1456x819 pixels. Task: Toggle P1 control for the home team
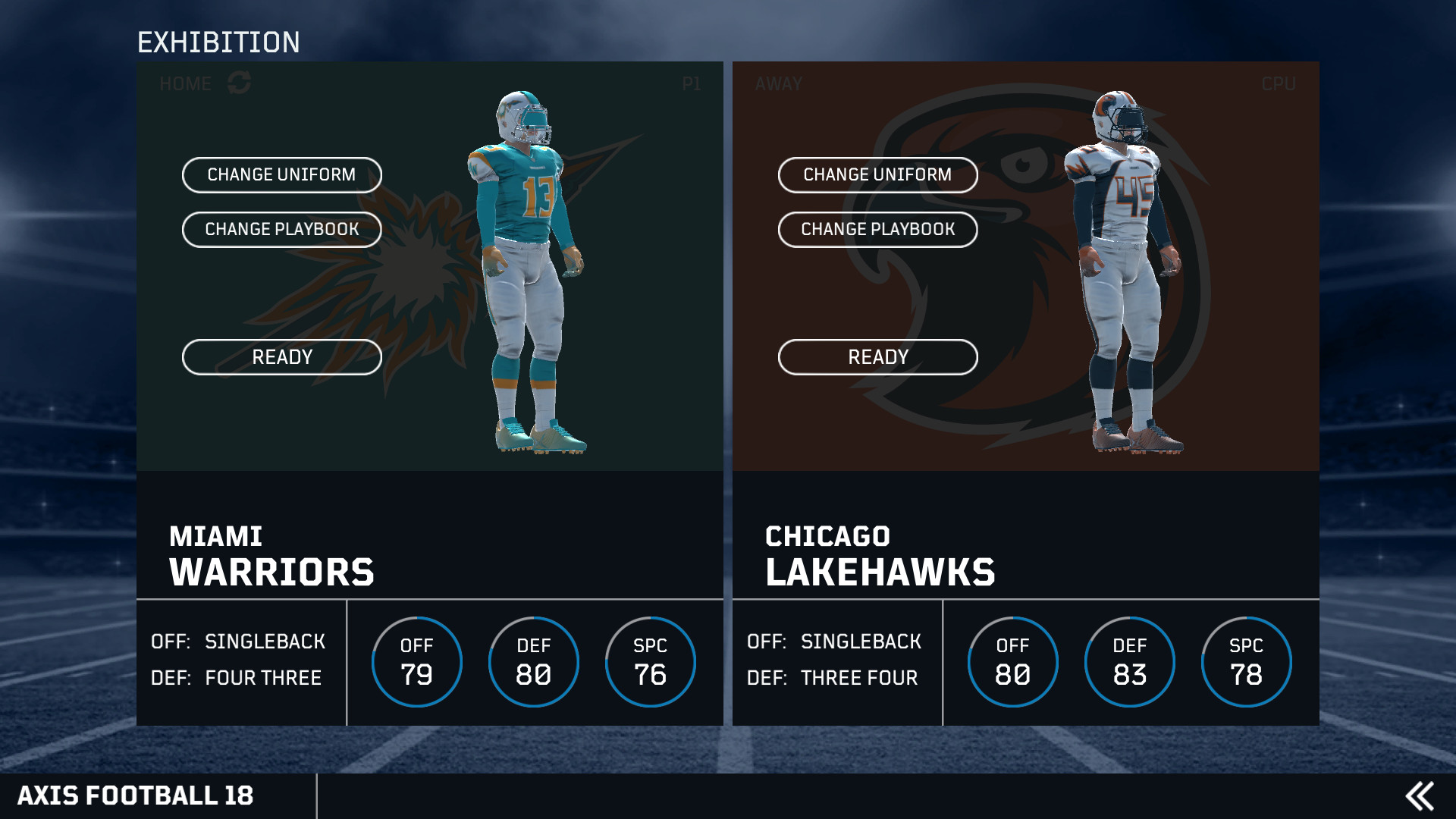coord(691,83)
